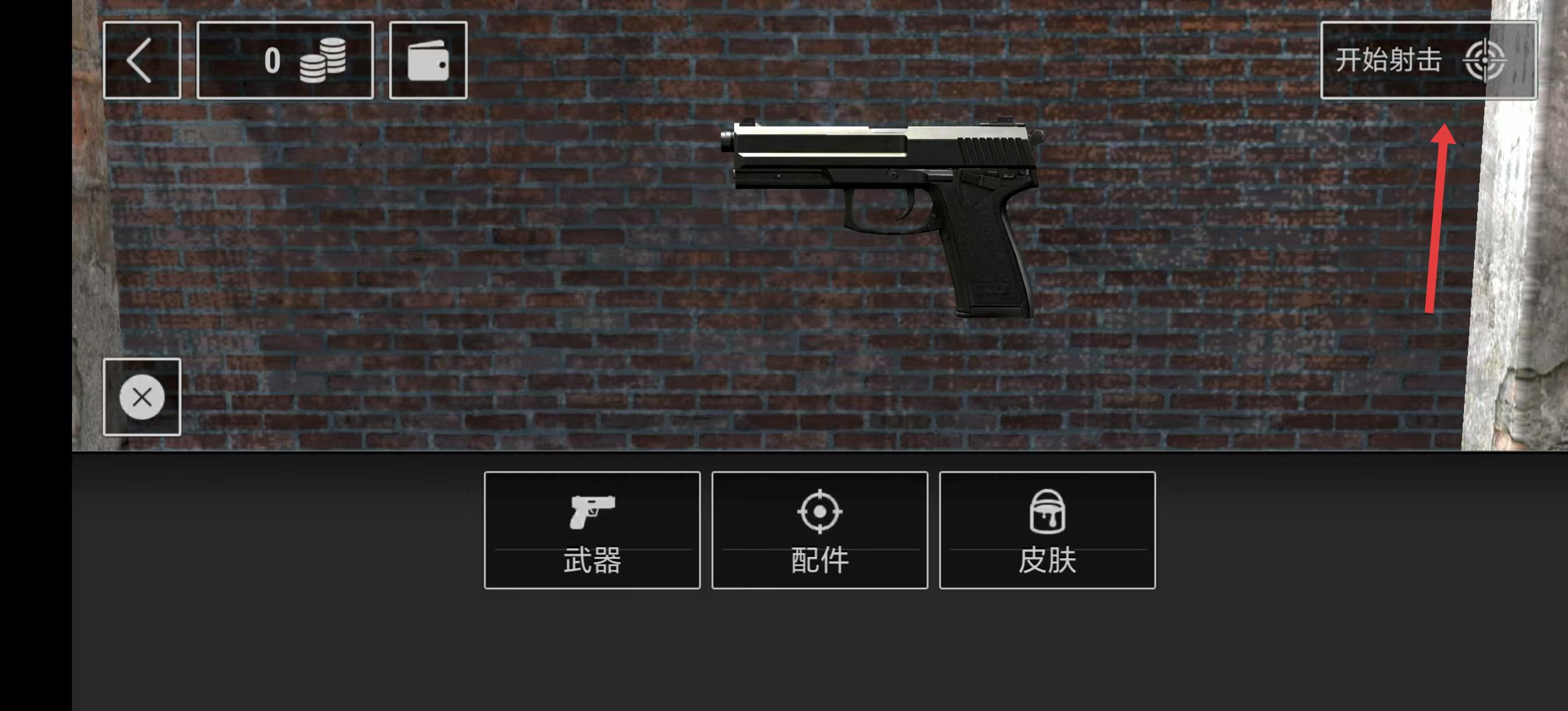This screenshot has height=711, width=1568.
Task: Switch to the 皮肤 skins category
Action: tap(1047, 530)
